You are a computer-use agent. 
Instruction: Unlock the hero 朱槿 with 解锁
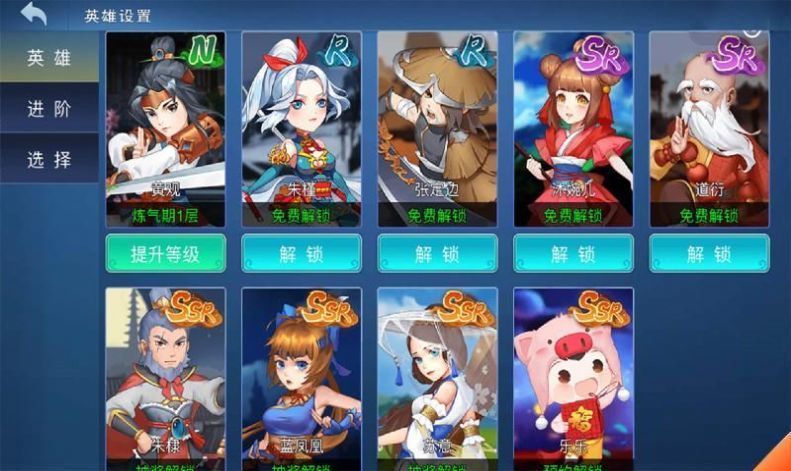tap(301, 254)
